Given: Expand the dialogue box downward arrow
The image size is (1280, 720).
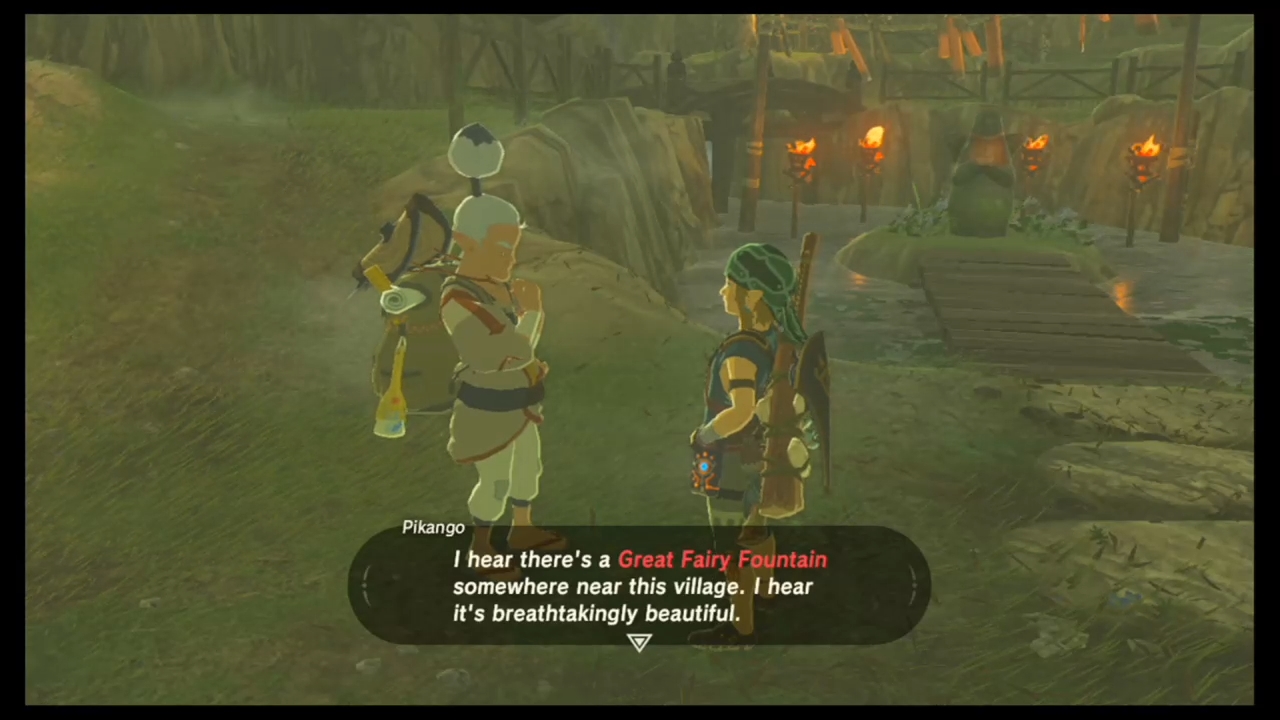Looking at the screenshot, I should 639,643.
